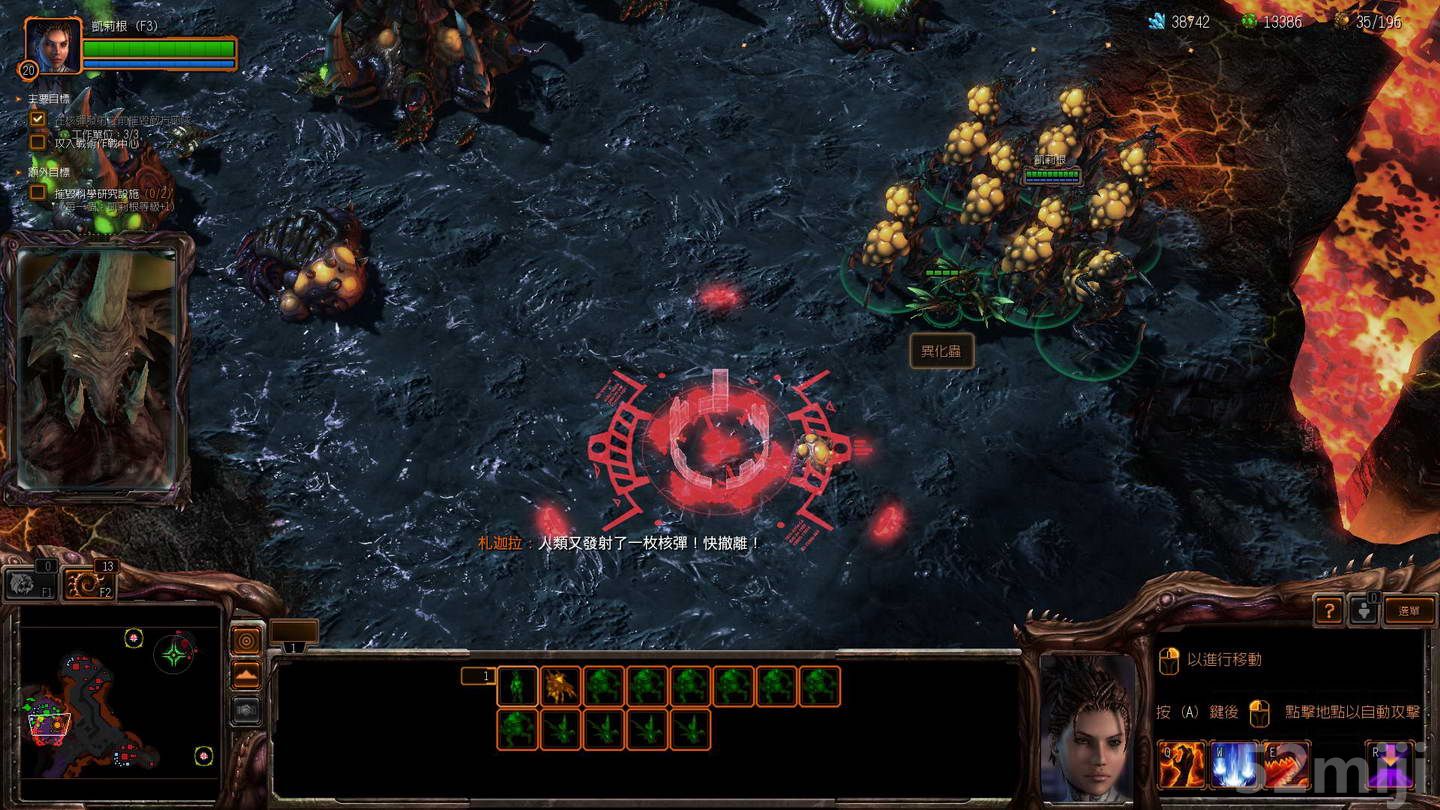Select the idle worker F1 icon
The width and height of the screenshot is (1440, 810).
[x=30, y=585]
